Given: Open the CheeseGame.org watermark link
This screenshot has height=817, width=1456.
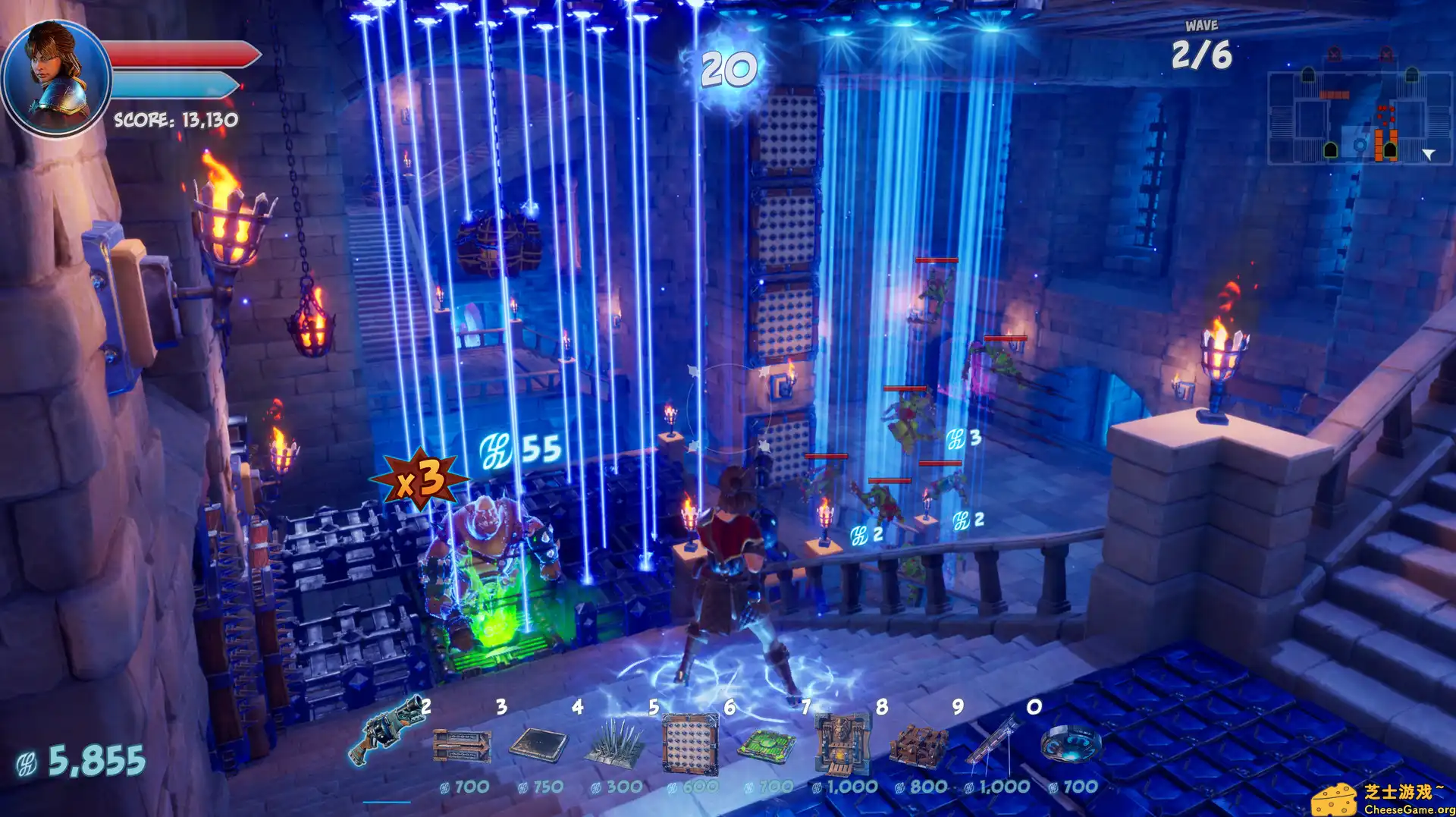Looking at the screenshot, I should coord(1391,798).
